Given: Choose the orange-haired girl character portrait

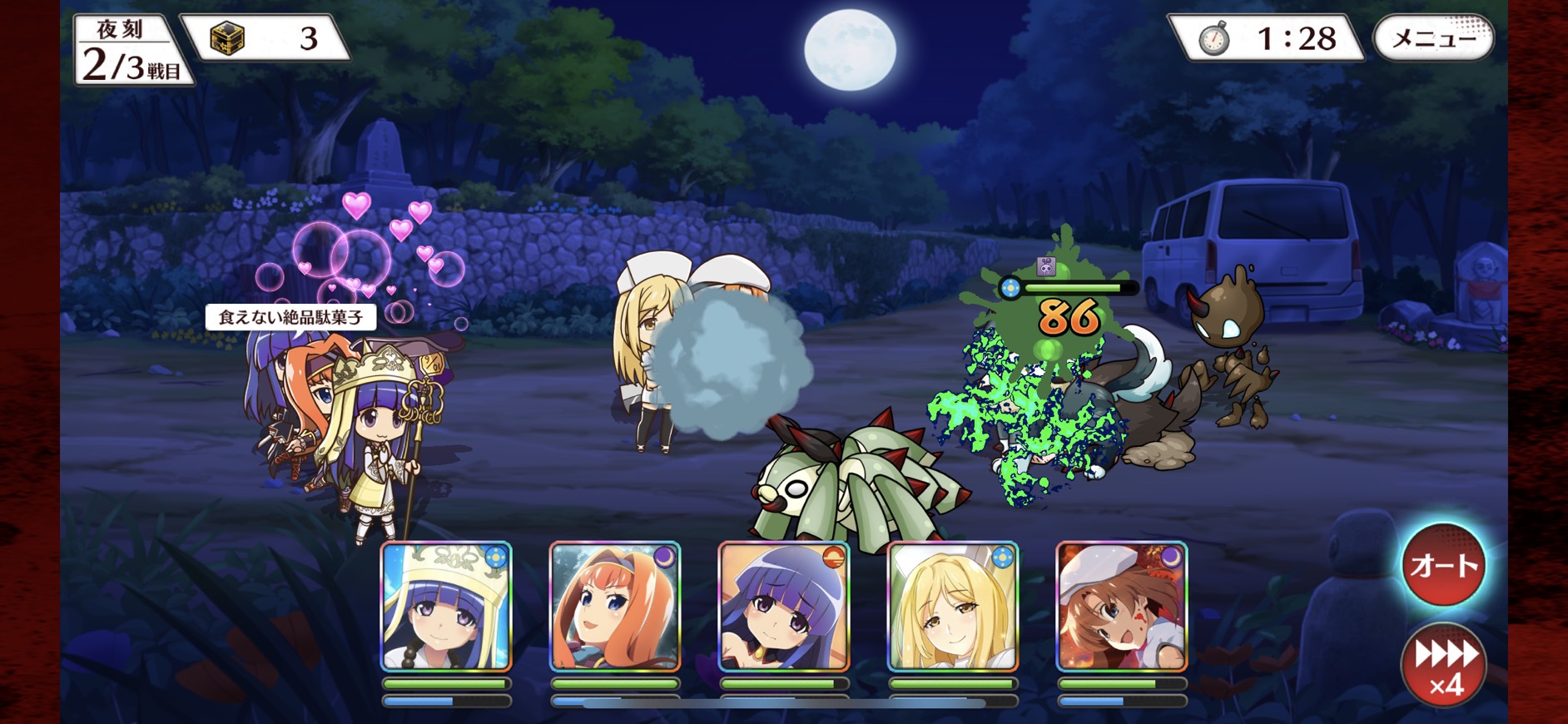Looking at the screenshot, I should coord(615,606).
